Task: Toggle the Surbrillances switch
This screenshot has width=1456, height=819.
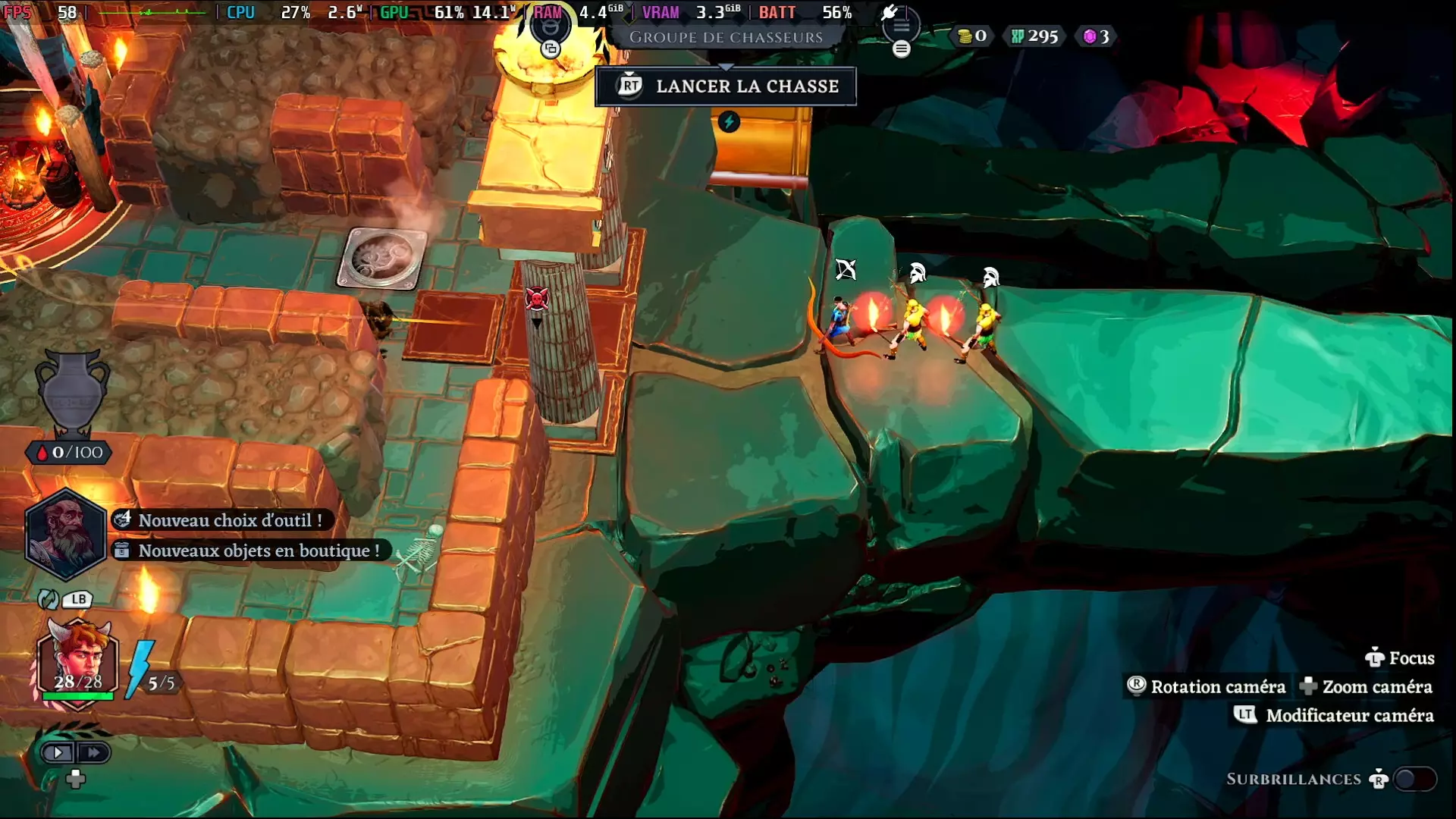Action: (1415, 779)
